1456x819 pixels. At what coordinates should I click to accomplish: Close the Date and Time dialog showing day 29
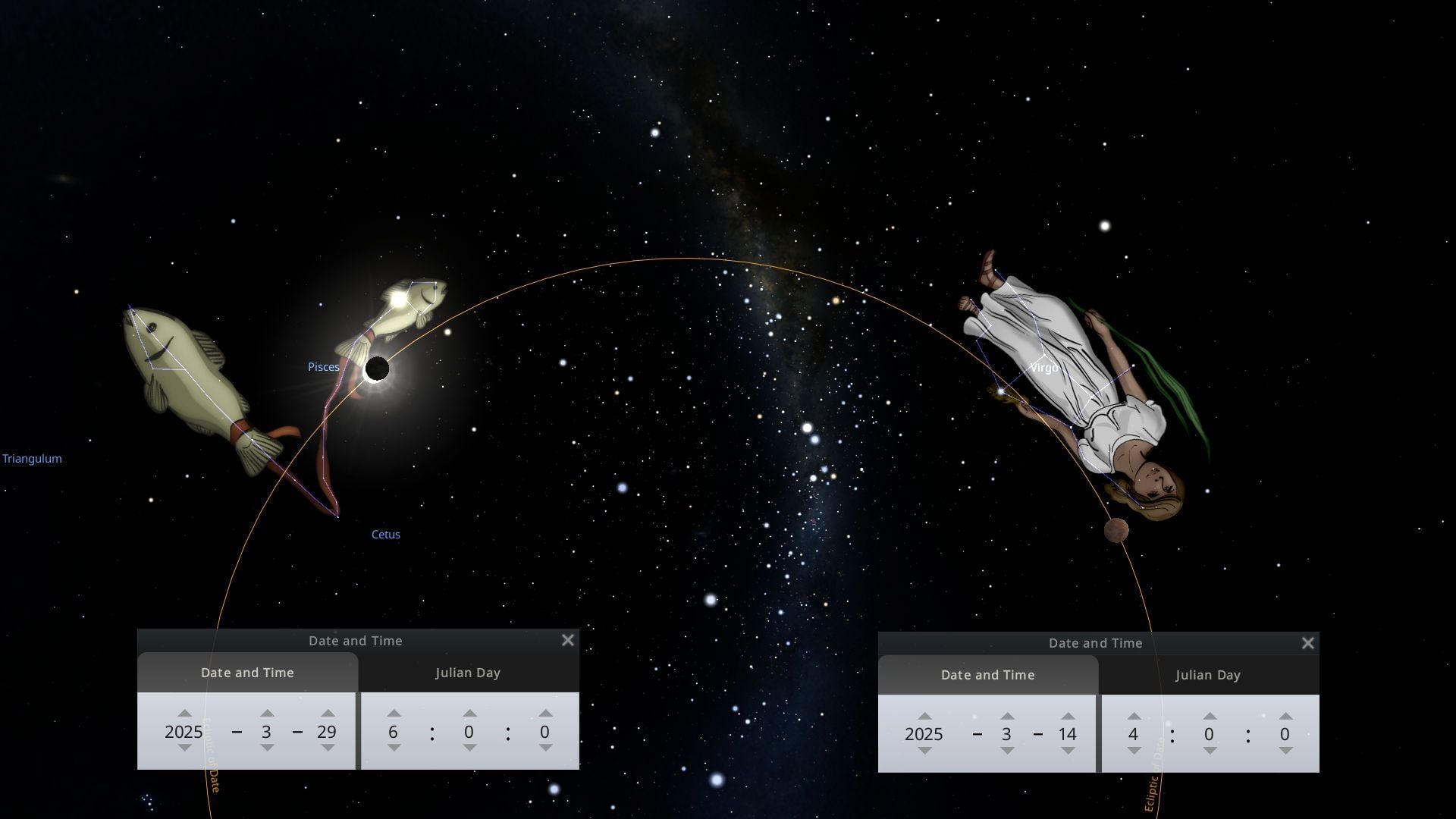(x=567, y=640)
